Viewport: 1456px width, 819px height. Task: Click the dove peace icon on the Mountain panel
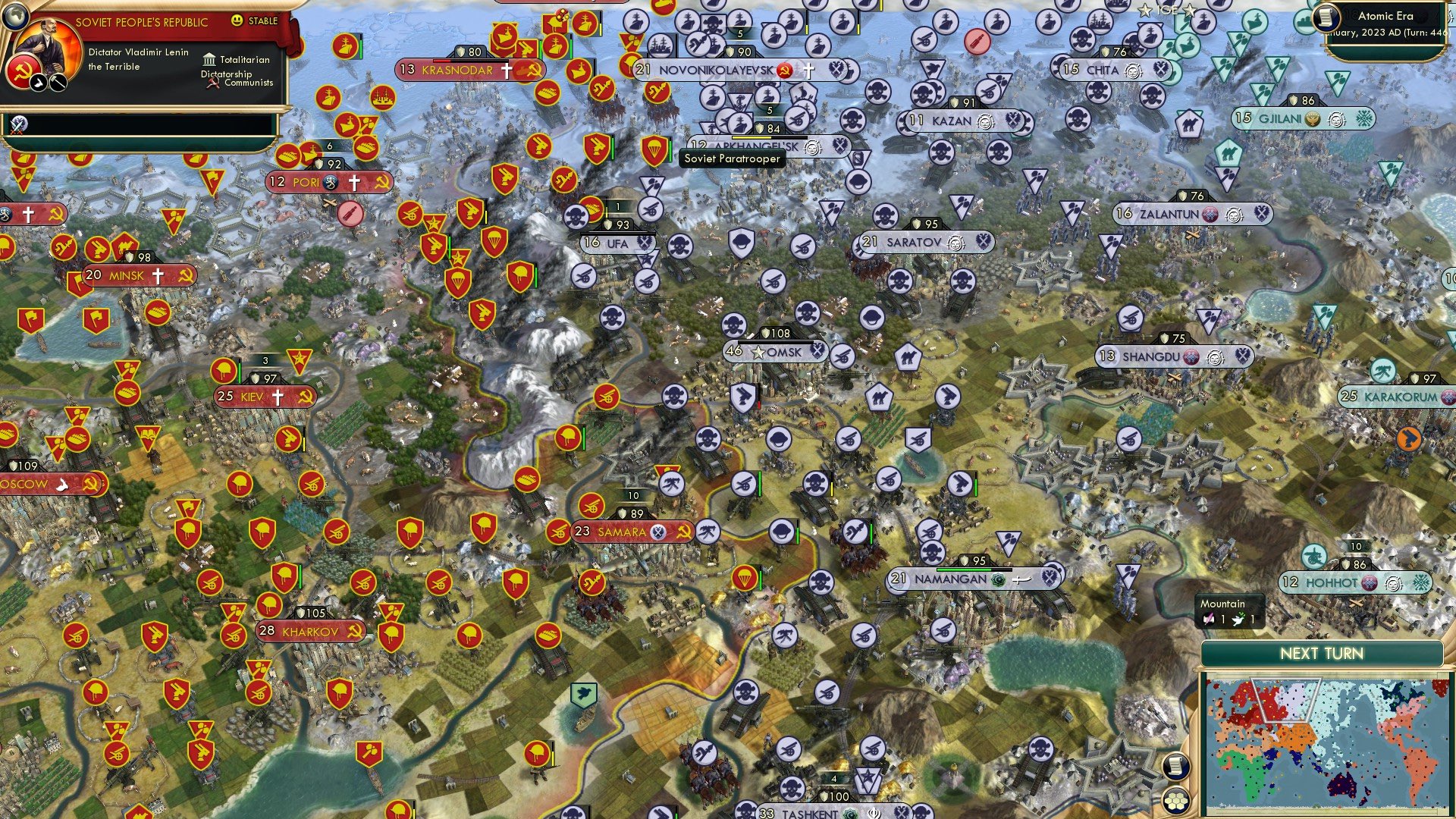tap(1238, 620)
